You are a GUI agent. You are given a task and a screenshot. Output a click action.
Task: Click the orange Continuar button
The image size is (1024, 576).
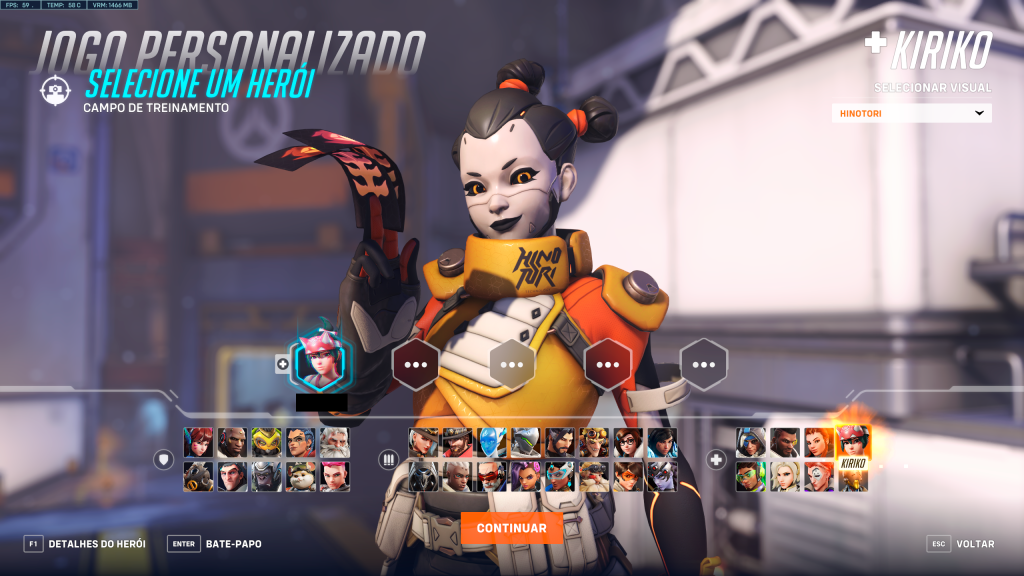[x=511, y=528]
